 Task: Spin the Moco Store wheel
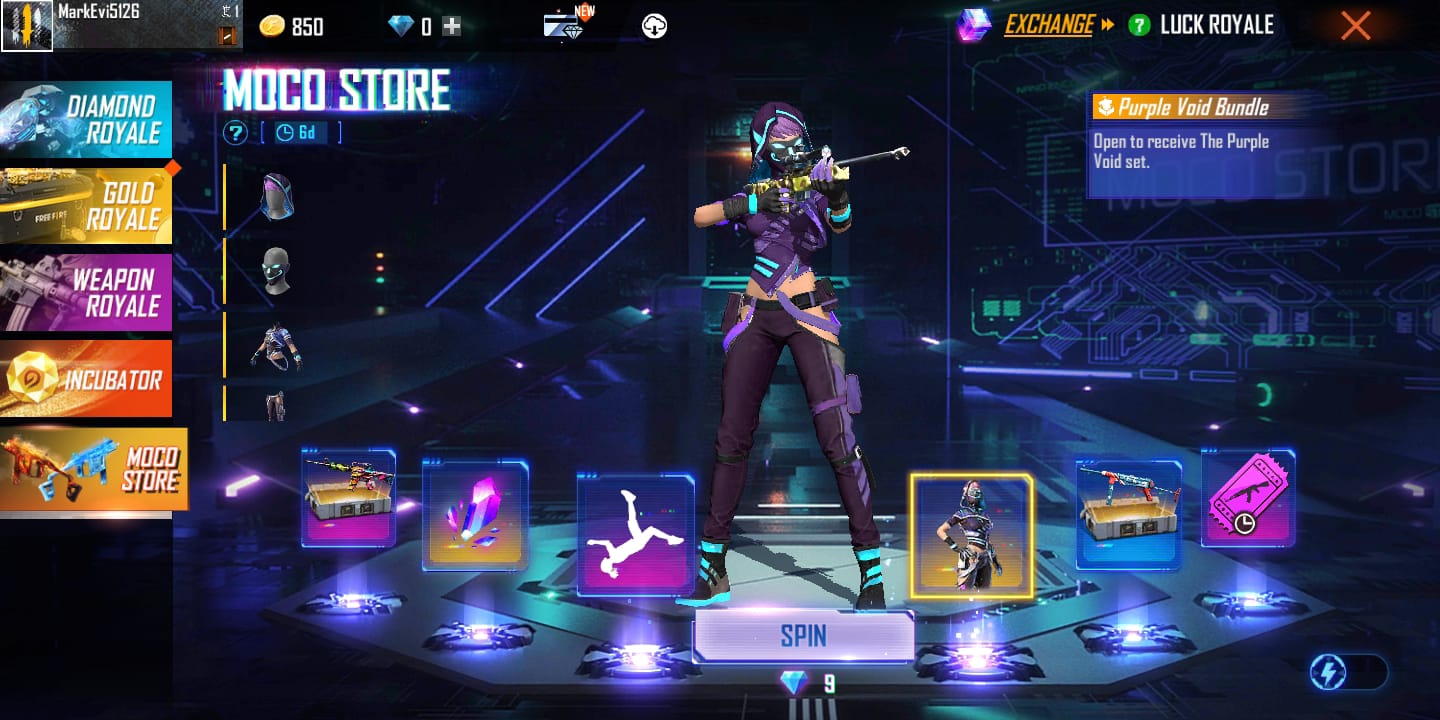tap(803, 636)
